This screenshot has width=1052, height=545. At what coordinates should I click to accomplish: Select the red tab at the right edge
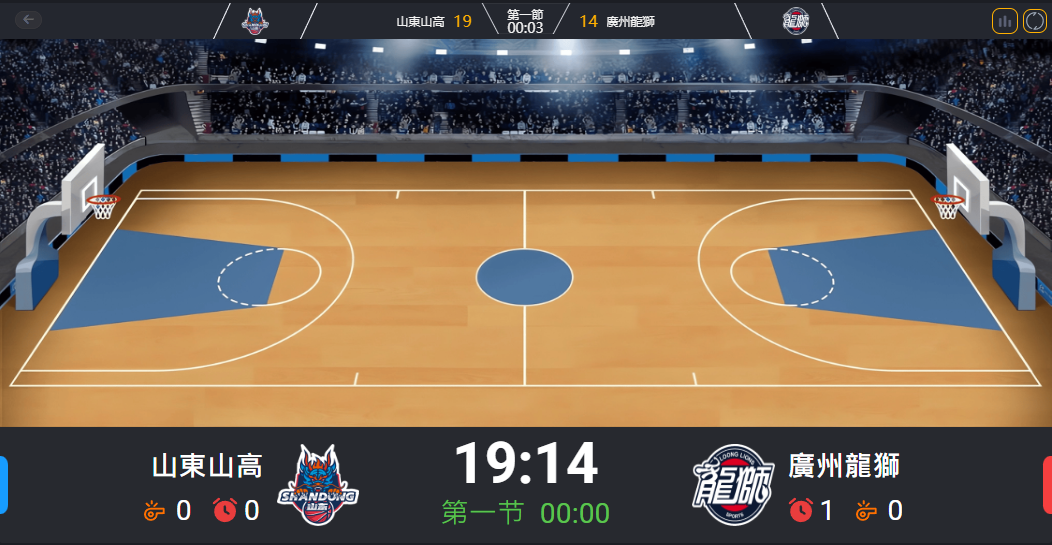[x=1047, y=485]
